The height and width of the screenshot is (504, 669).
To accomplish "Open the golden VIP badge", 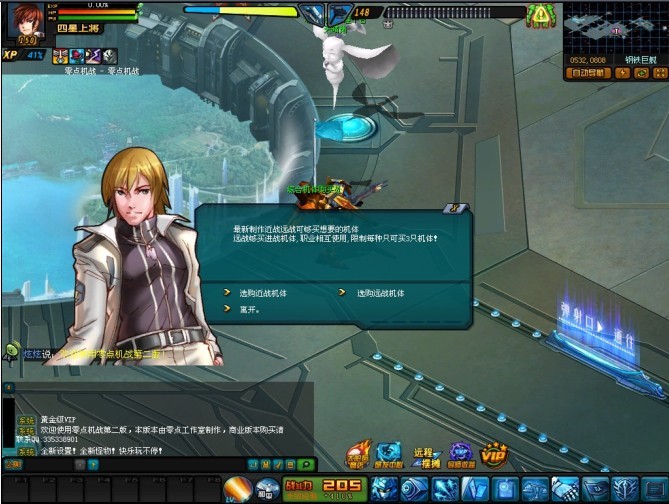I will [493, 454].
